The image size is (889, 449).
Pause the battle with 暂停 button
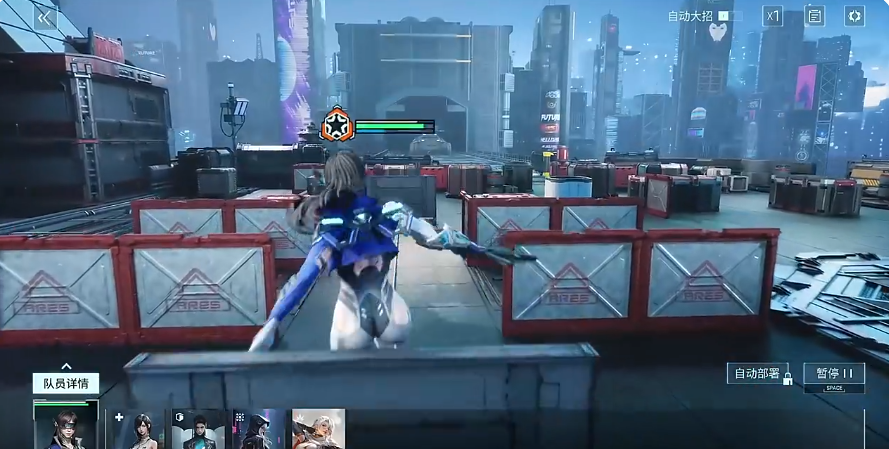click(834, 374)
